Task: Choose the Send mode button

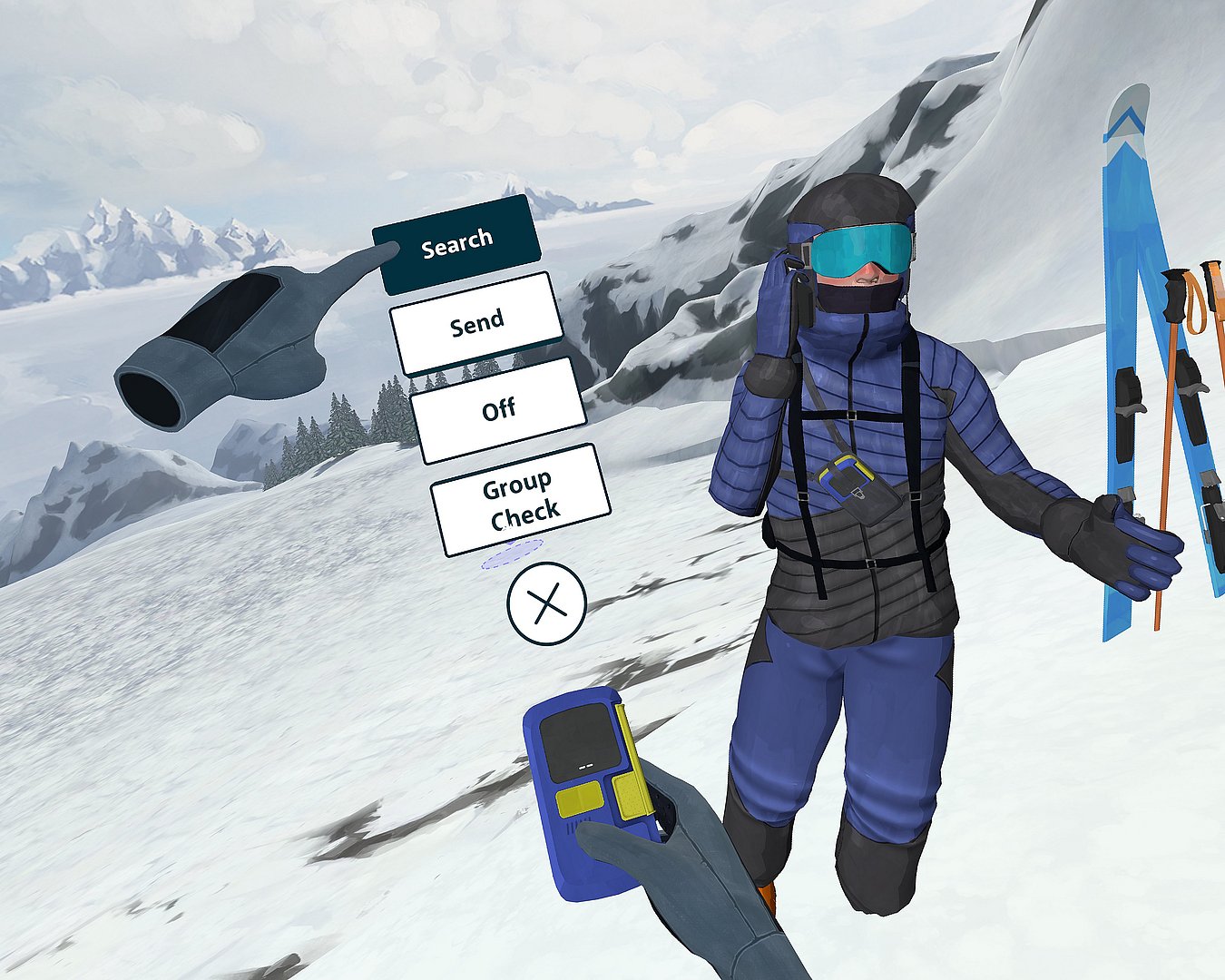Action: coord(476,324)
